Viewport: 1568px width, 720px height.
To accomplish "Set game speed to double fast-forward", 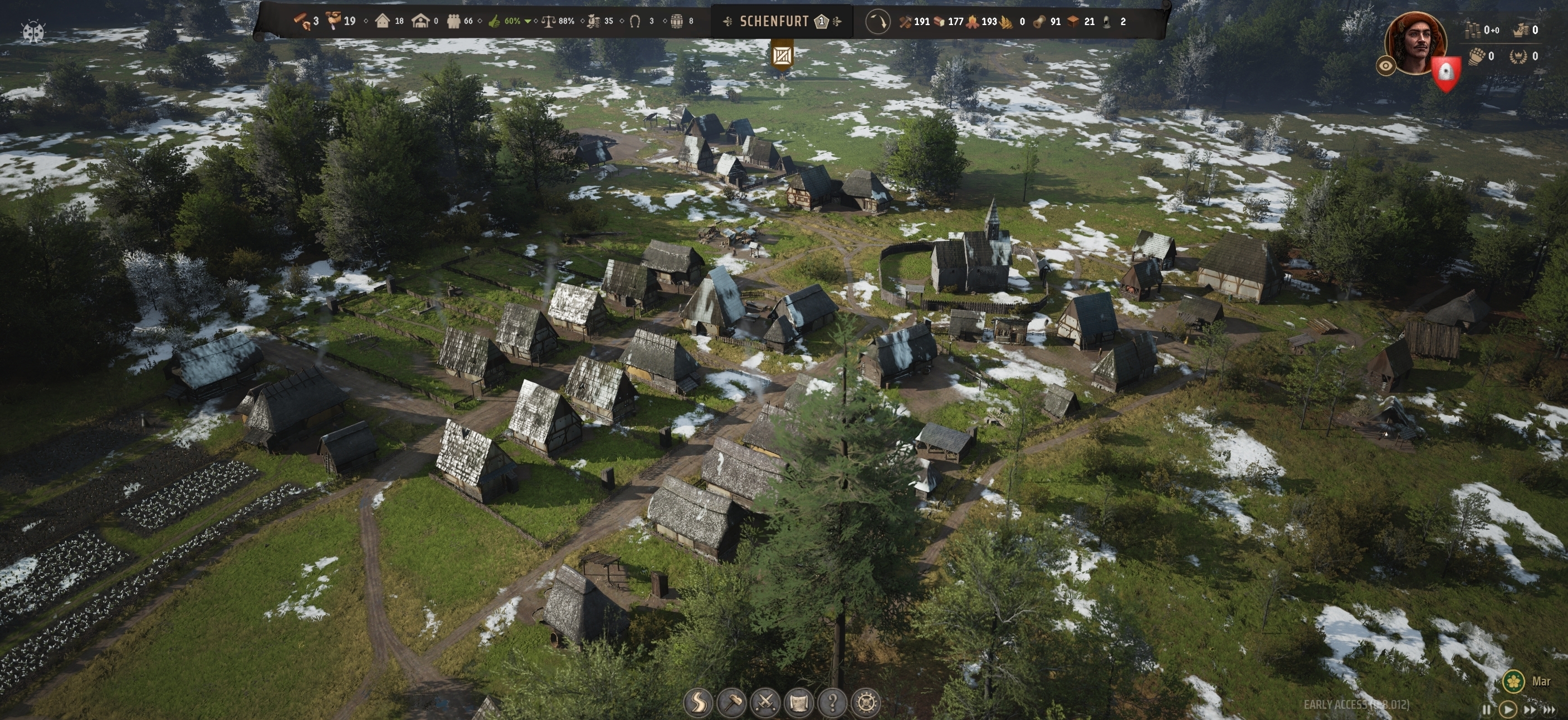I will (x=1530, y=709).
